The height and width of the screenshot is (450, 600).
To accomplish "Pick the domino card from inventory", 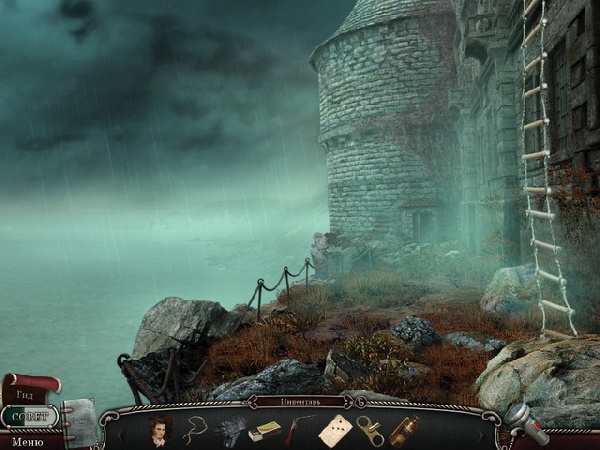I will (x=334, y=430).
